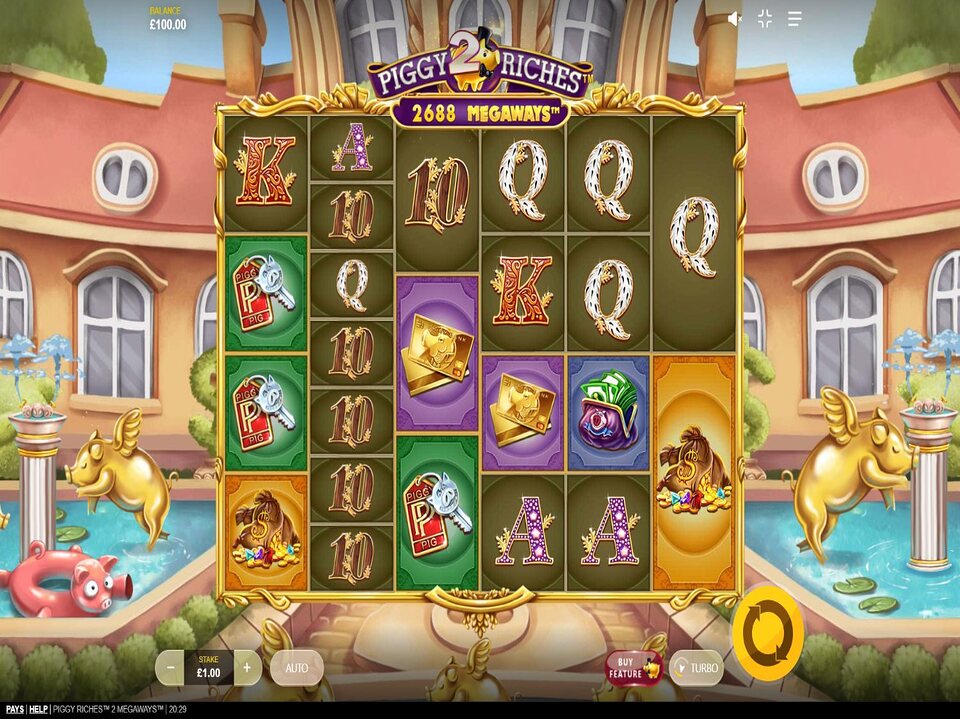This screenshot has height=719, width=960.
Task: Open the hamburger menu
Action: point(795,19)
